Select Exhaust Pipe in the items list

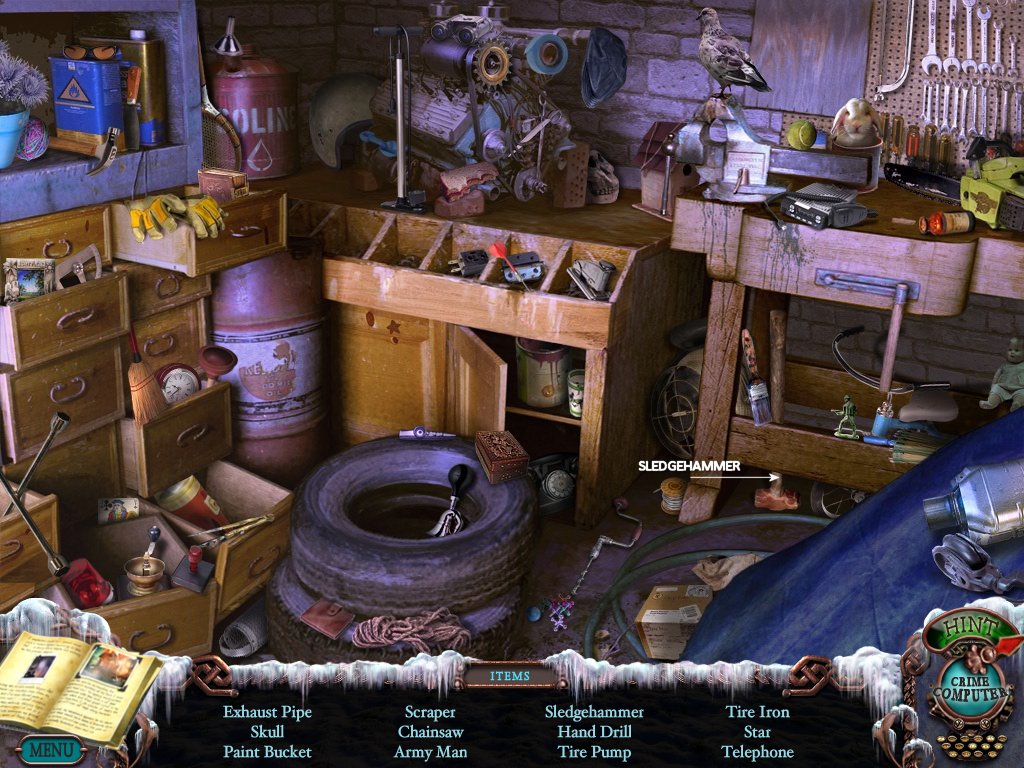pyautogui.click(x=267, y=712)
